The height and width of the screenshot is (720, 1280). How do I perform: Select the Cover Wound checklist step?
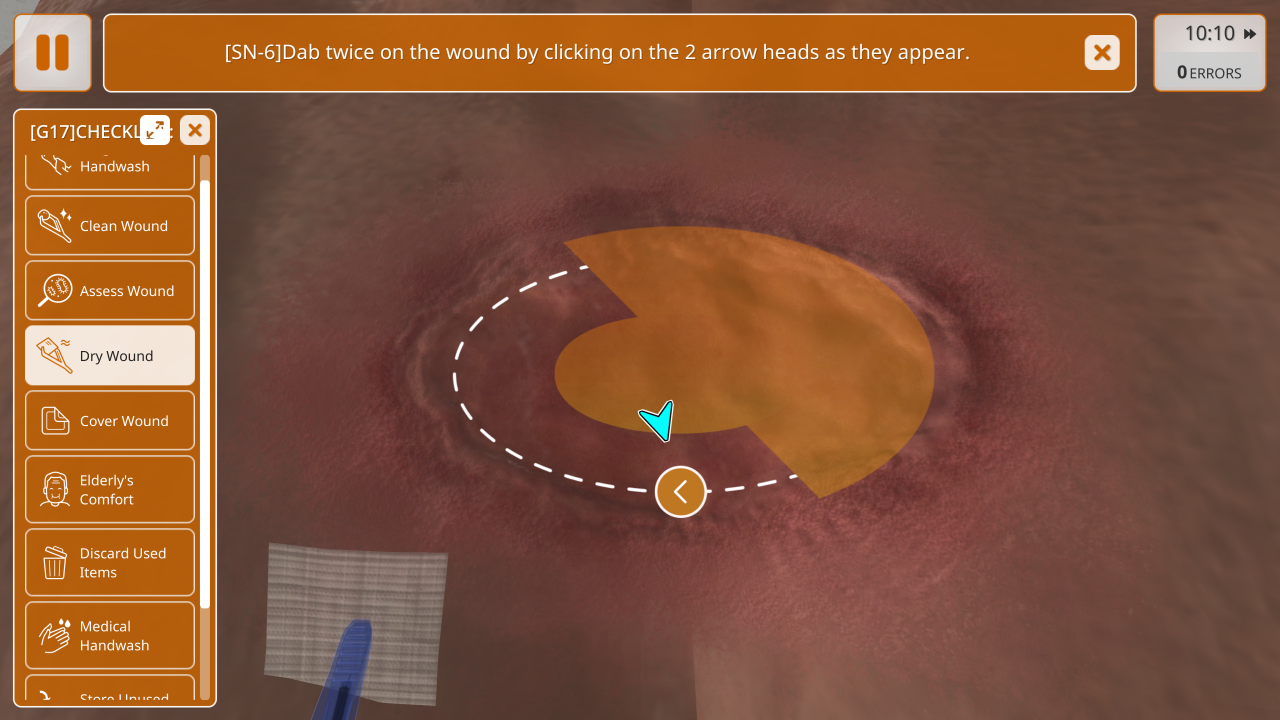coord(110,421)
